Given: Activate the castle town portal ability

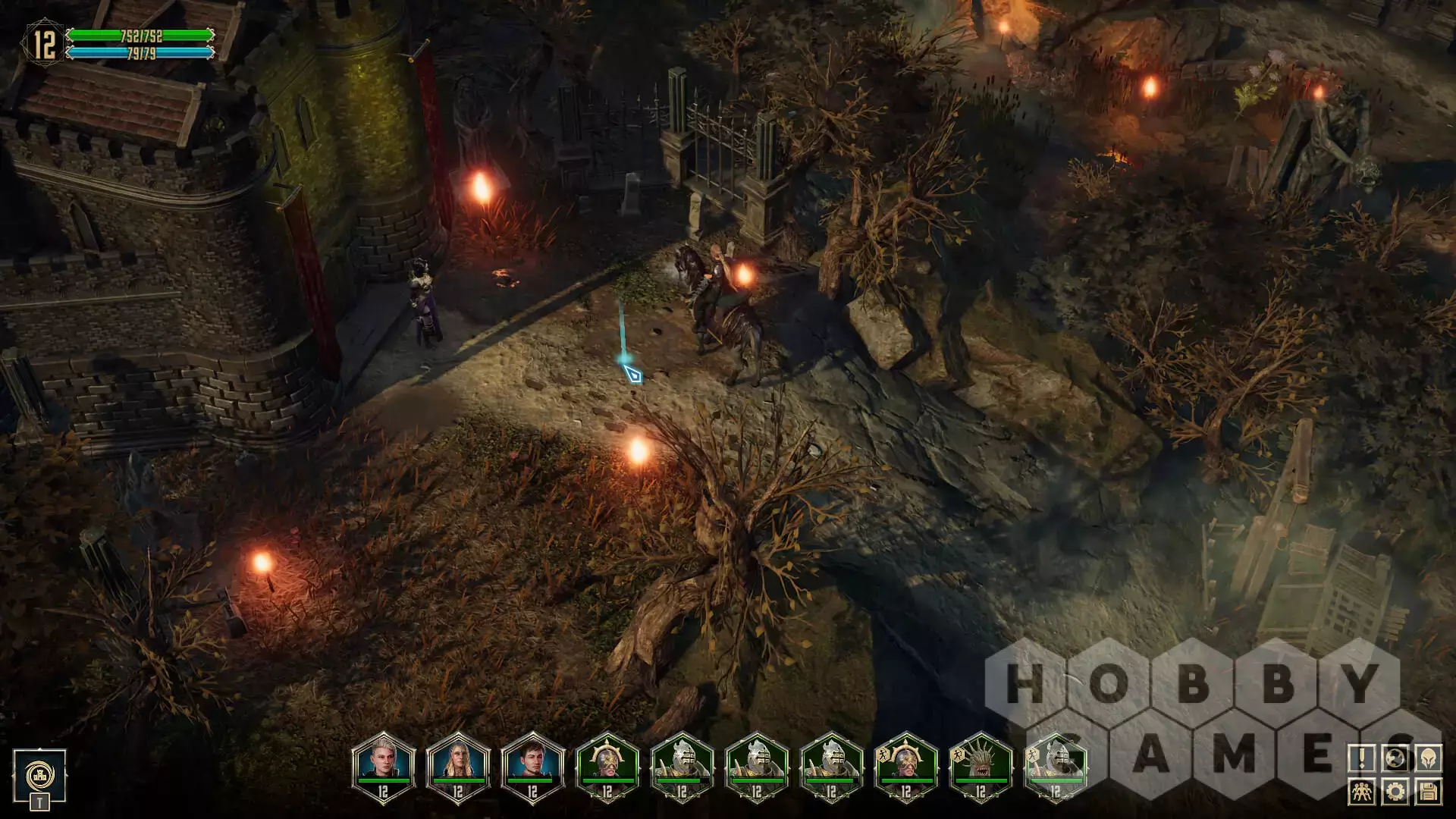Looking at the screenshot, I should (39, 775).
